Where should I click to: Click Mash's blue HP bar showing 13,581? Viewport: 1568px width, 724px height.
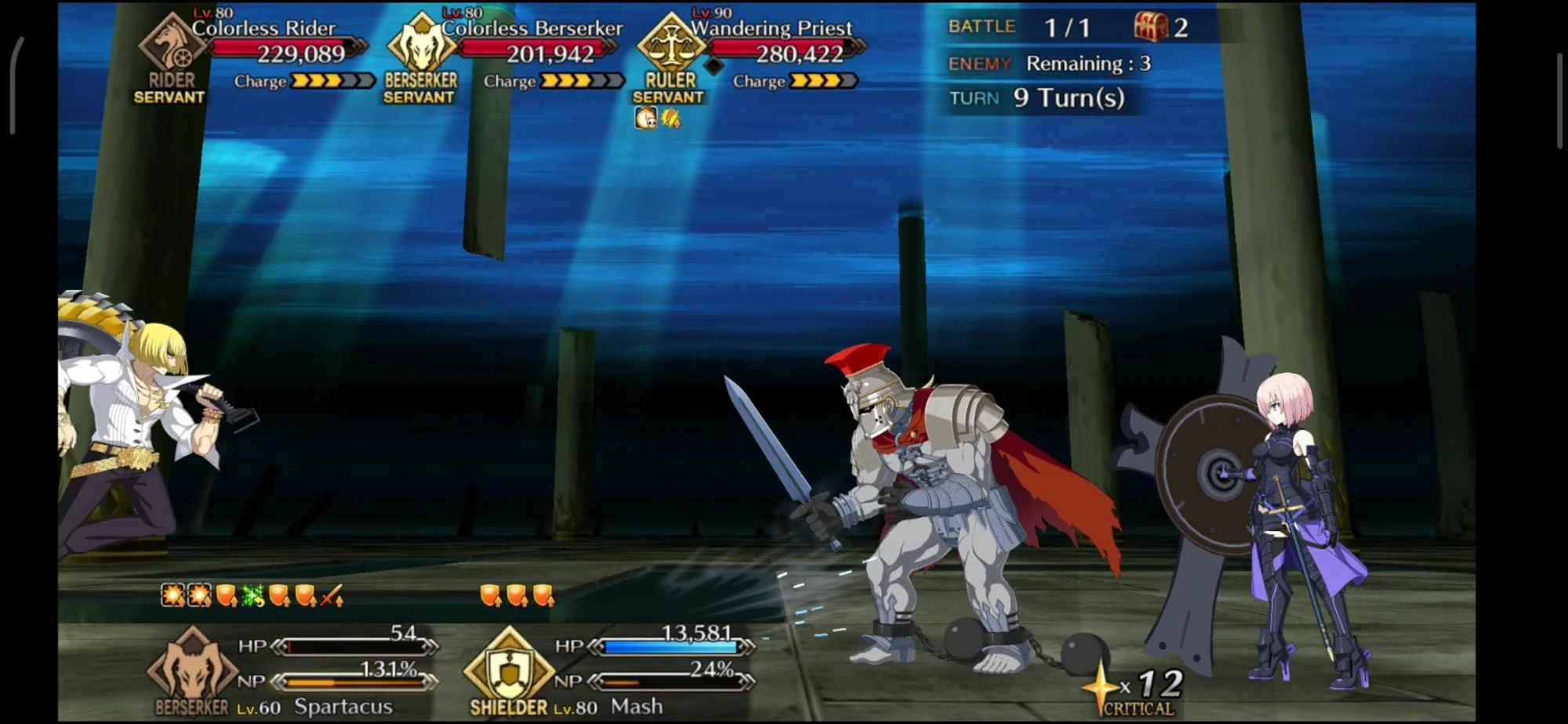pyautogui.click(x=670, y=647)
